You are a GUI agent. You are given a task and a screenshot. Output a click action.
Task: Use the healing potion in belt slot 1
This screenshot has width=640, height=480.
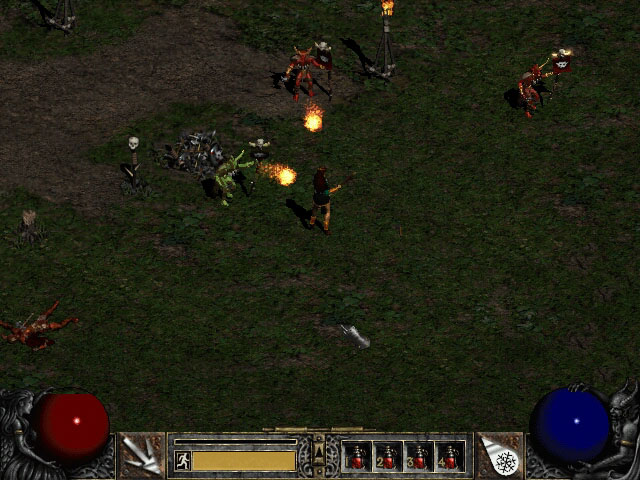coord(359,456)
